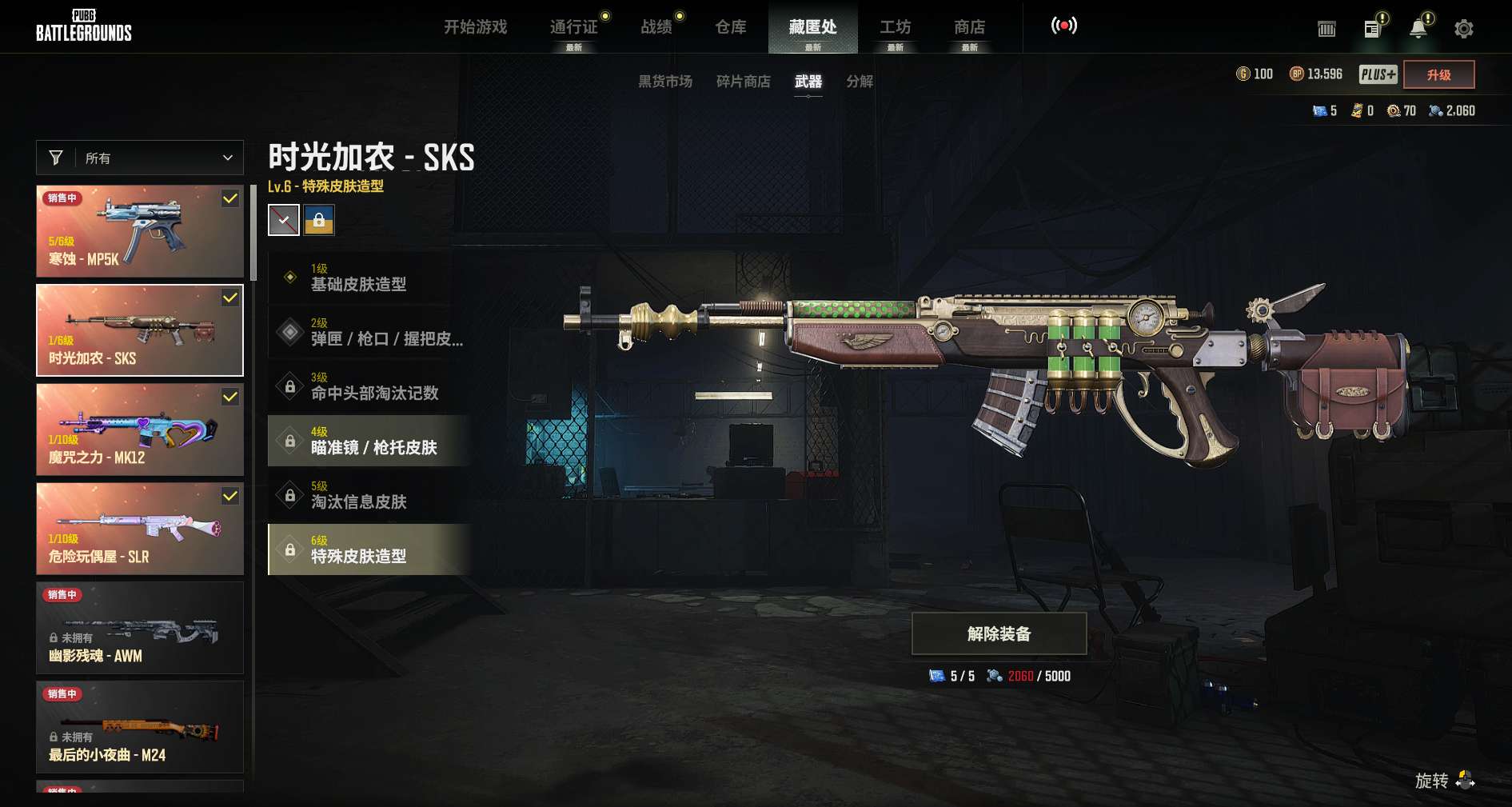Screen dimensions: 1512x807
Task: Switch to 碎片商店 sub-tab
Action: [x=743, y=82]
